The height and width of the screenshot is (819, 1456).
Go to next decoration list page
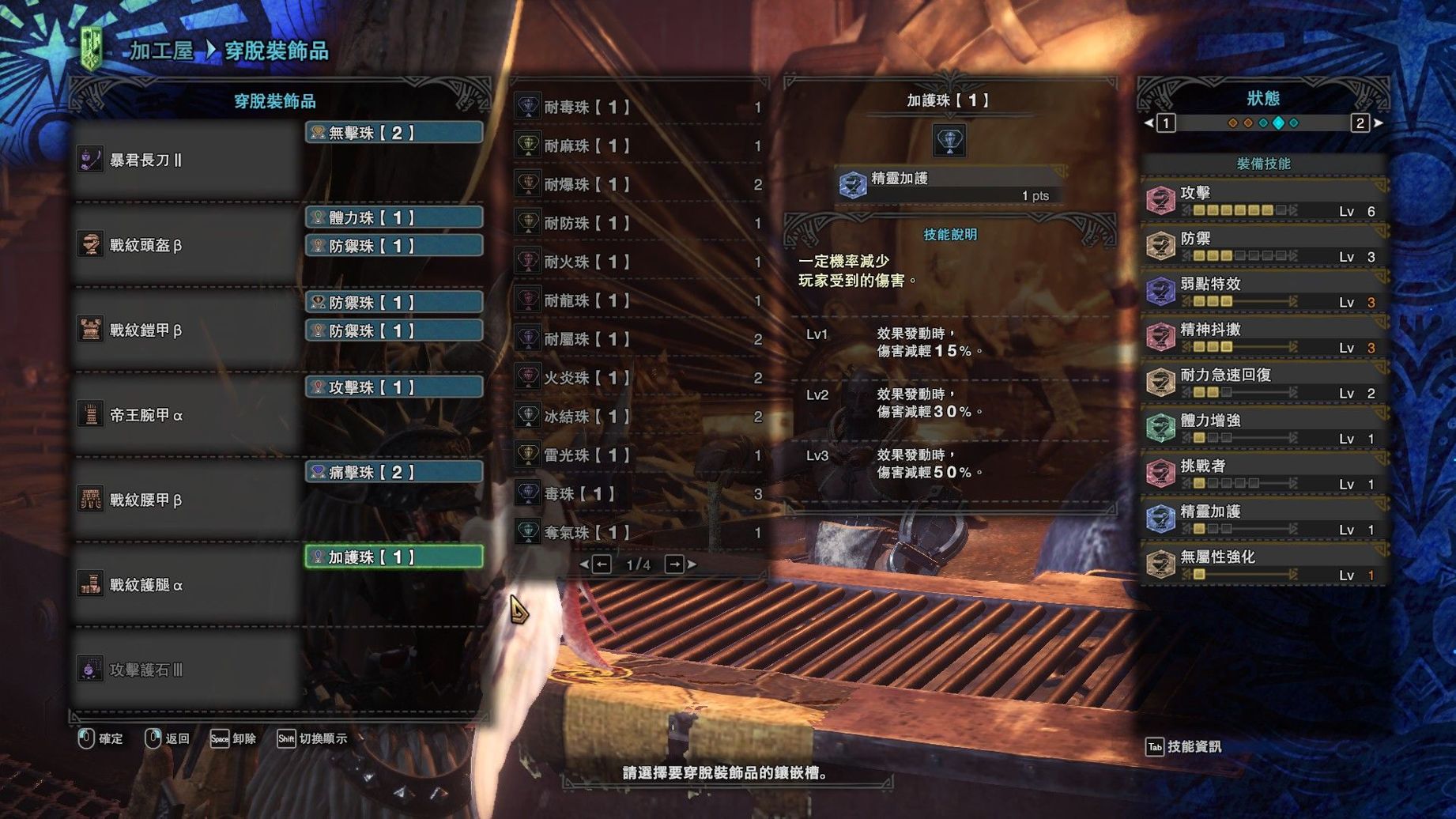click(675, 564)
